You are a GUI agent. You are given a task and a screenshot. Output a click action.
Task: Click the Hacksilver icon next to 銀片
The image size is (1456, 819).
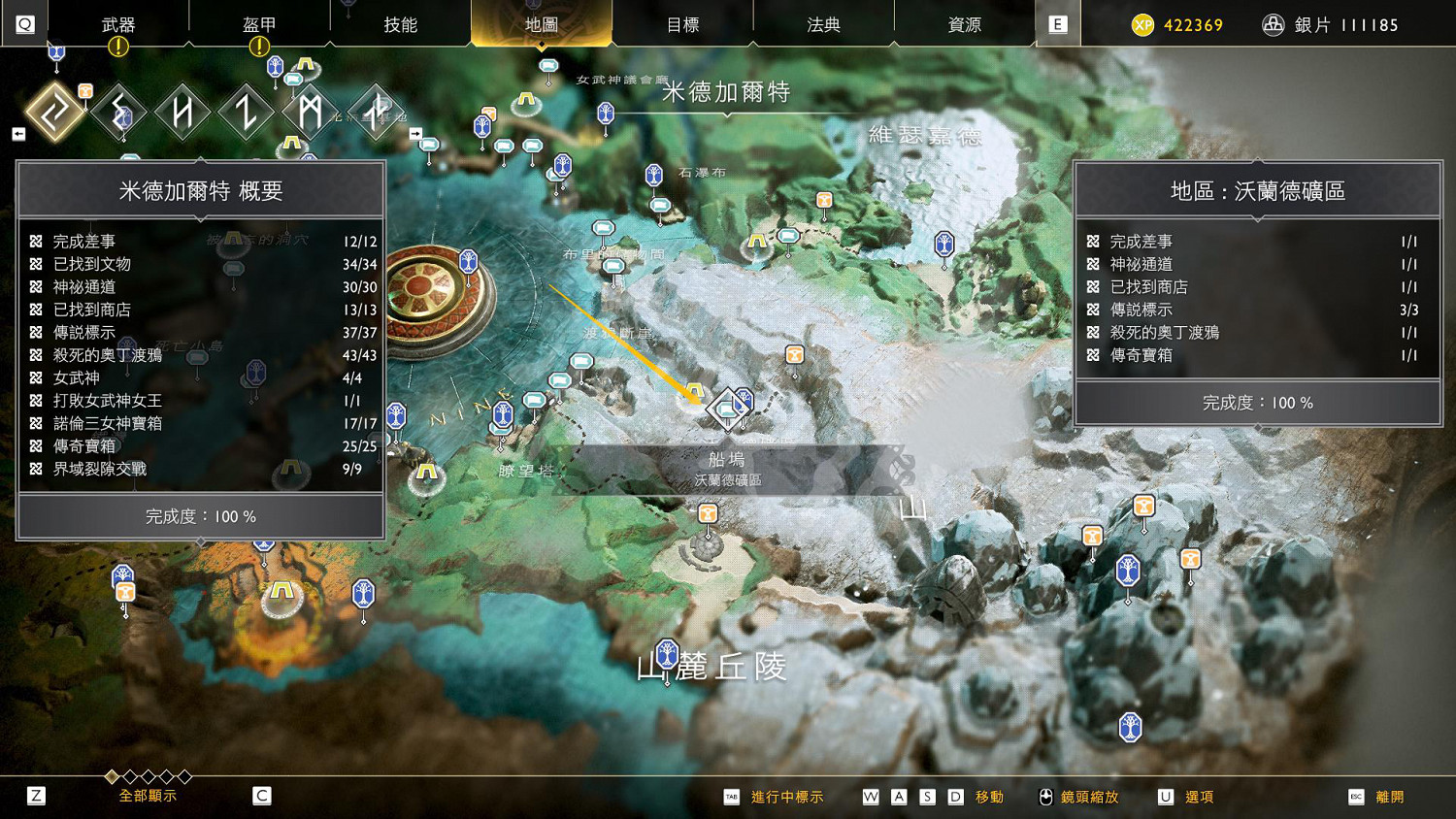click(1274, 24)
